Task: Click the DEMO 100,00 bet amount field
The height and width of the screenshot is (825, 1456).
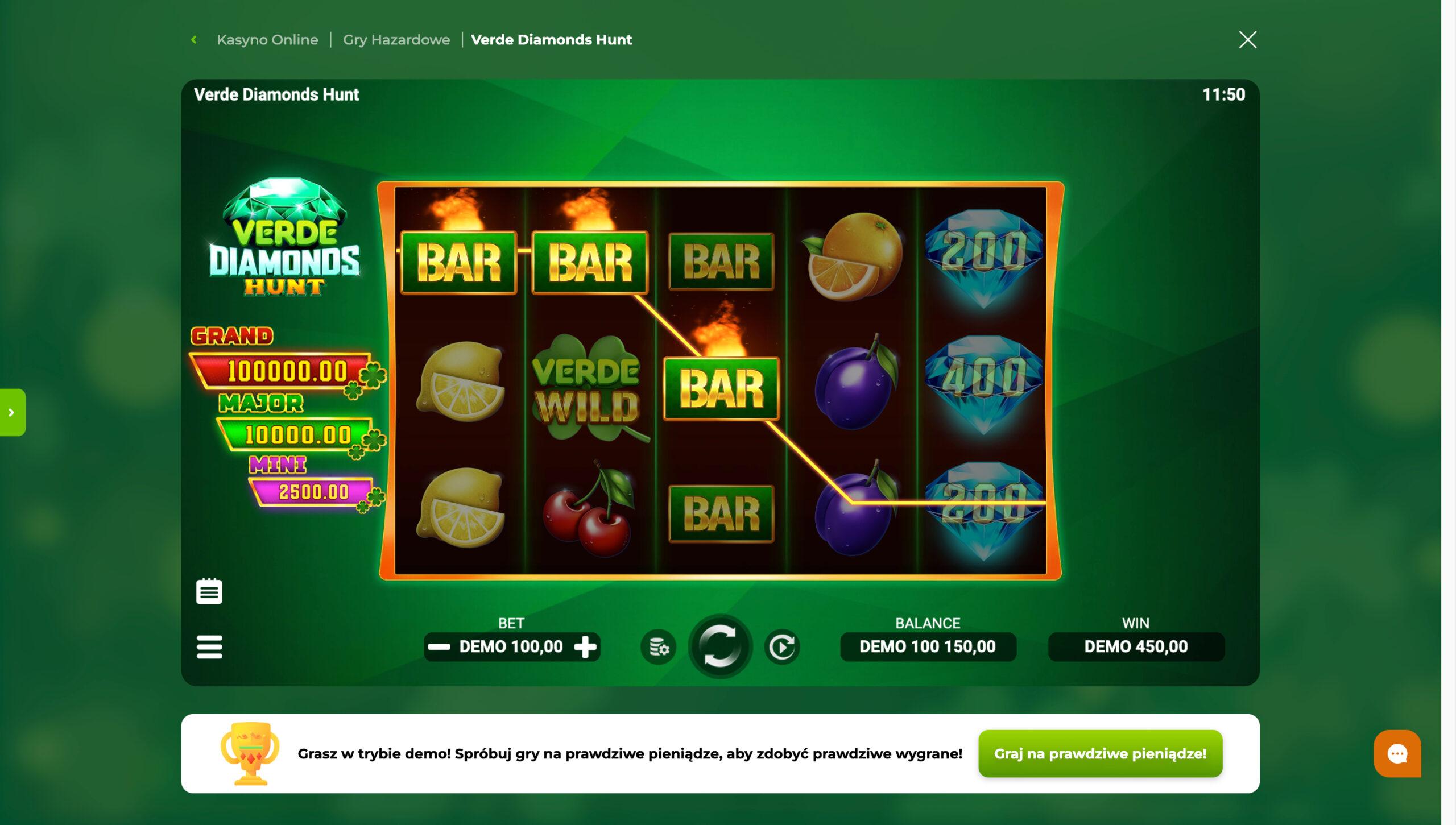Action: [x=512, y=646]
